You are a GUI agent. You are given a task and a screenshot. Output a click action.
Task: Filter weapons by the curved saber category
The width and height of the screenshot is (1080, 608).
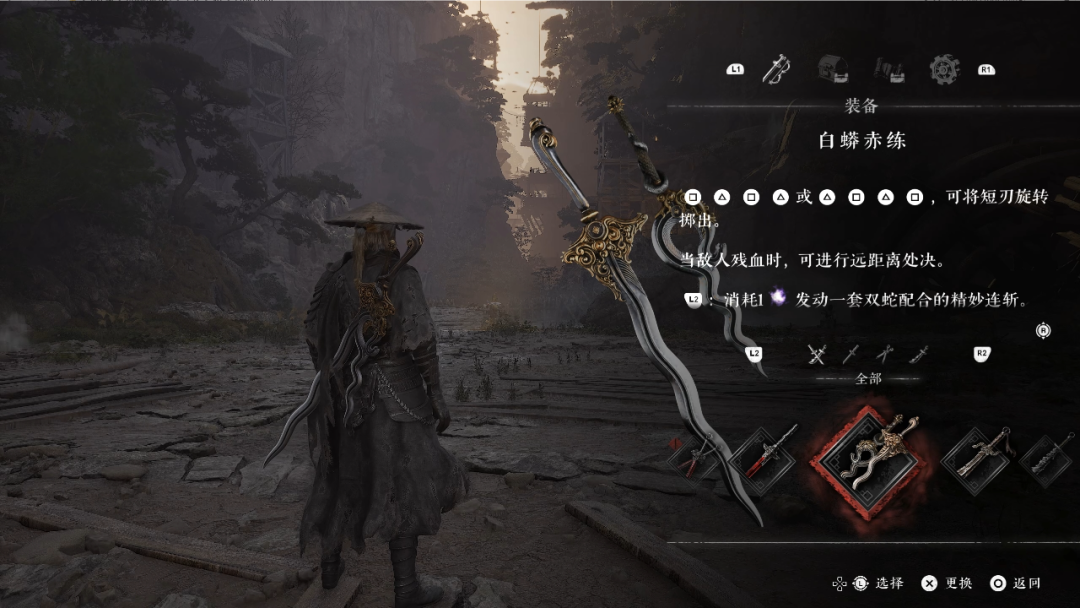click(x=920, y=354)
